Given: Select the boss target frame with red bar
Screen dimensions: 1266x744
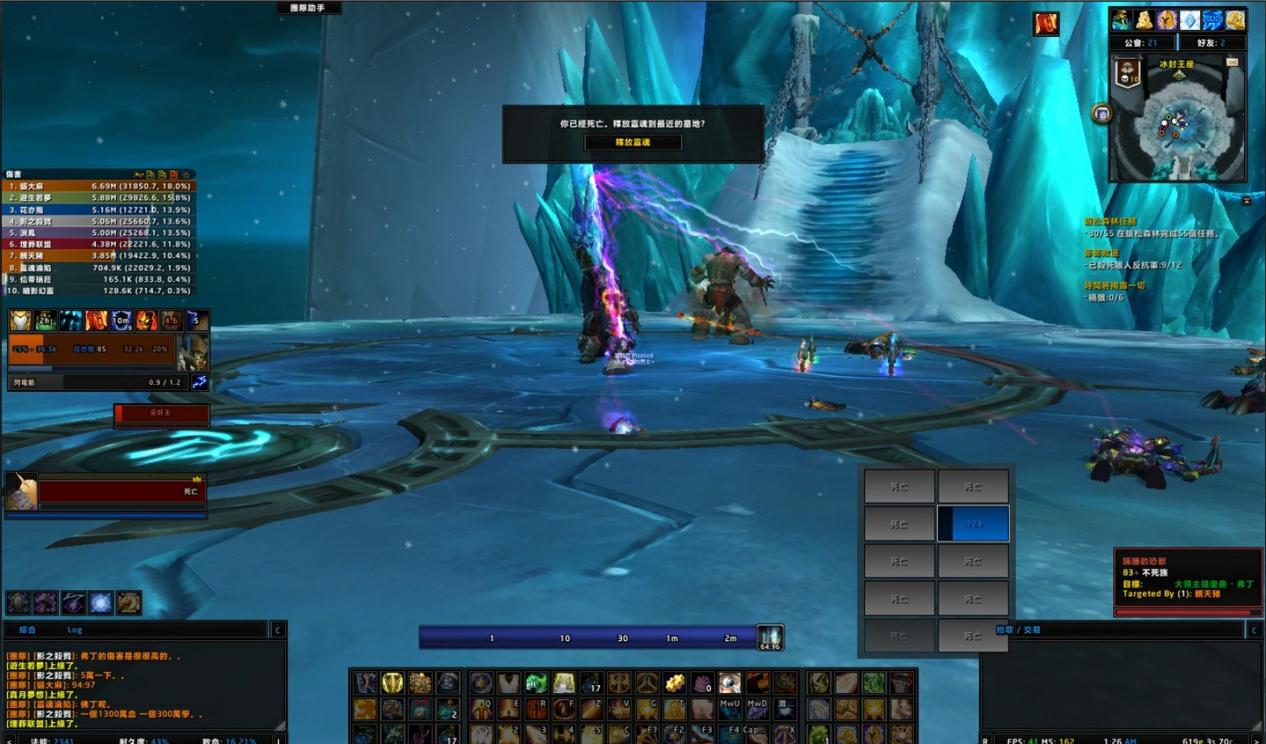Looking at the screenshot, I should (x=161, y=414).
